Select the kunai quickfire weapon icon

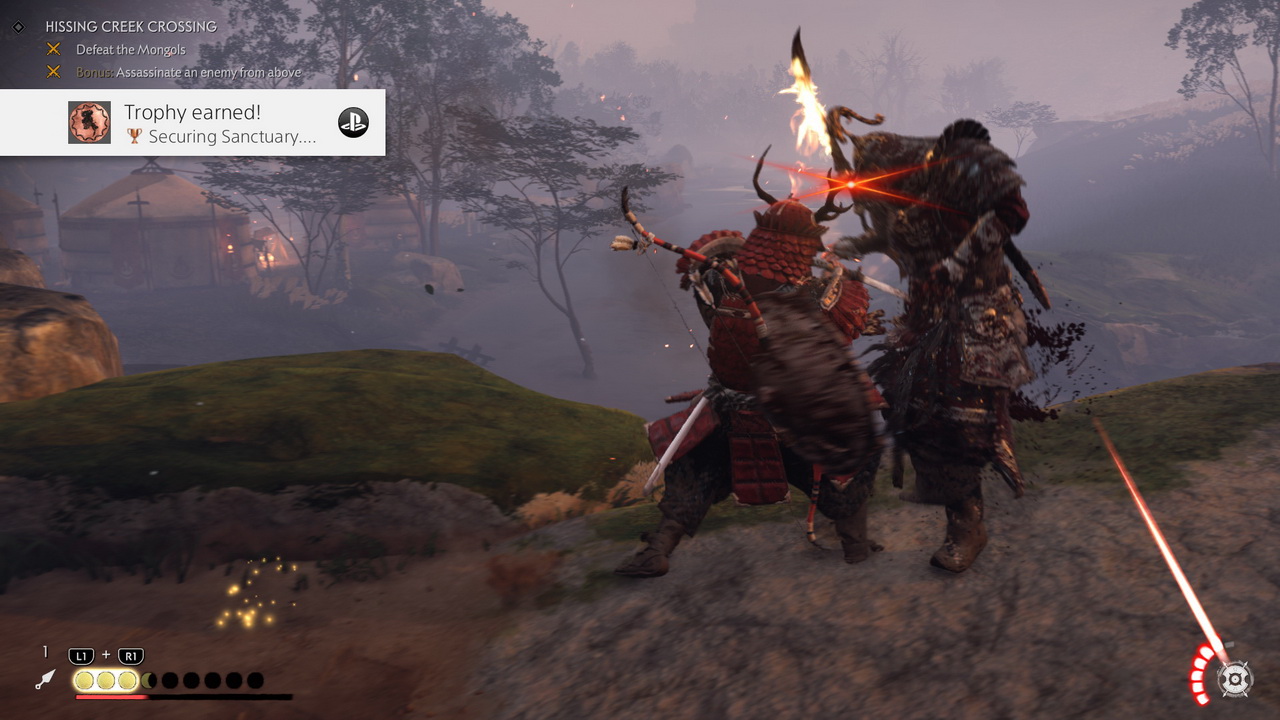pyautogui.click(x=44, y=680)
